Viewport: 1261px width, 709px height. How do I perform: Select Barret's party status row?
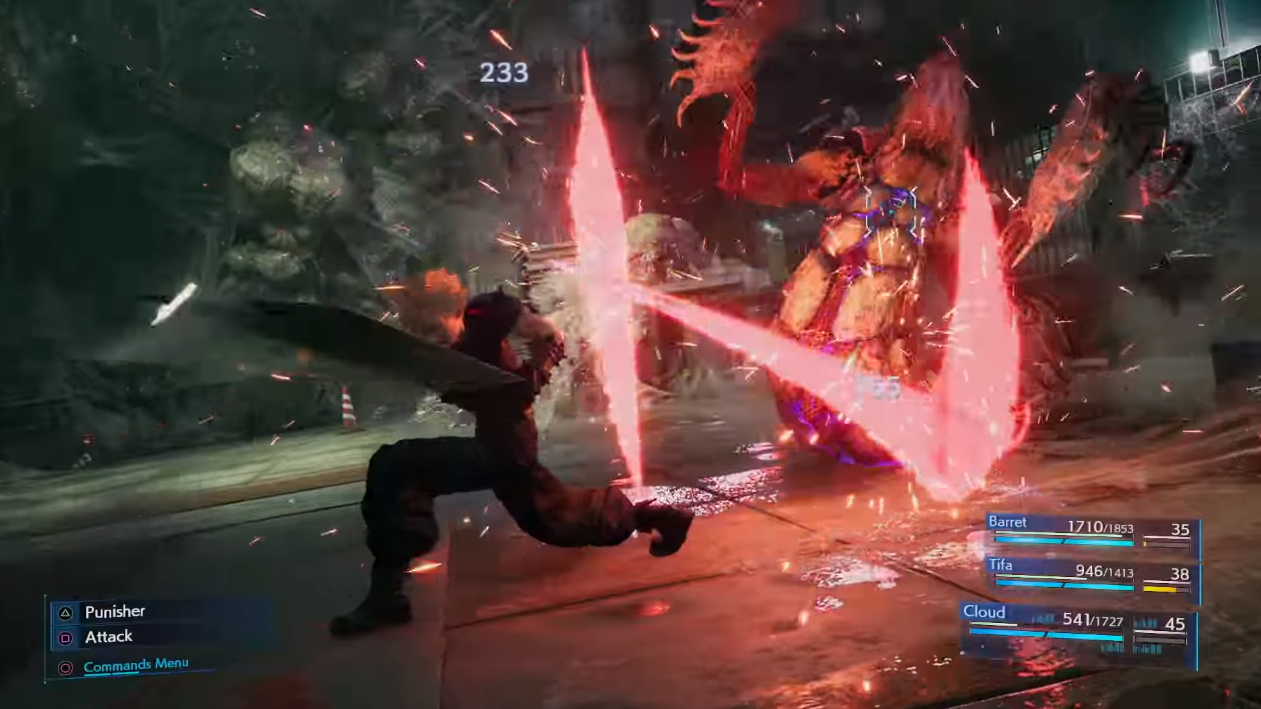tap(1090, 532)
